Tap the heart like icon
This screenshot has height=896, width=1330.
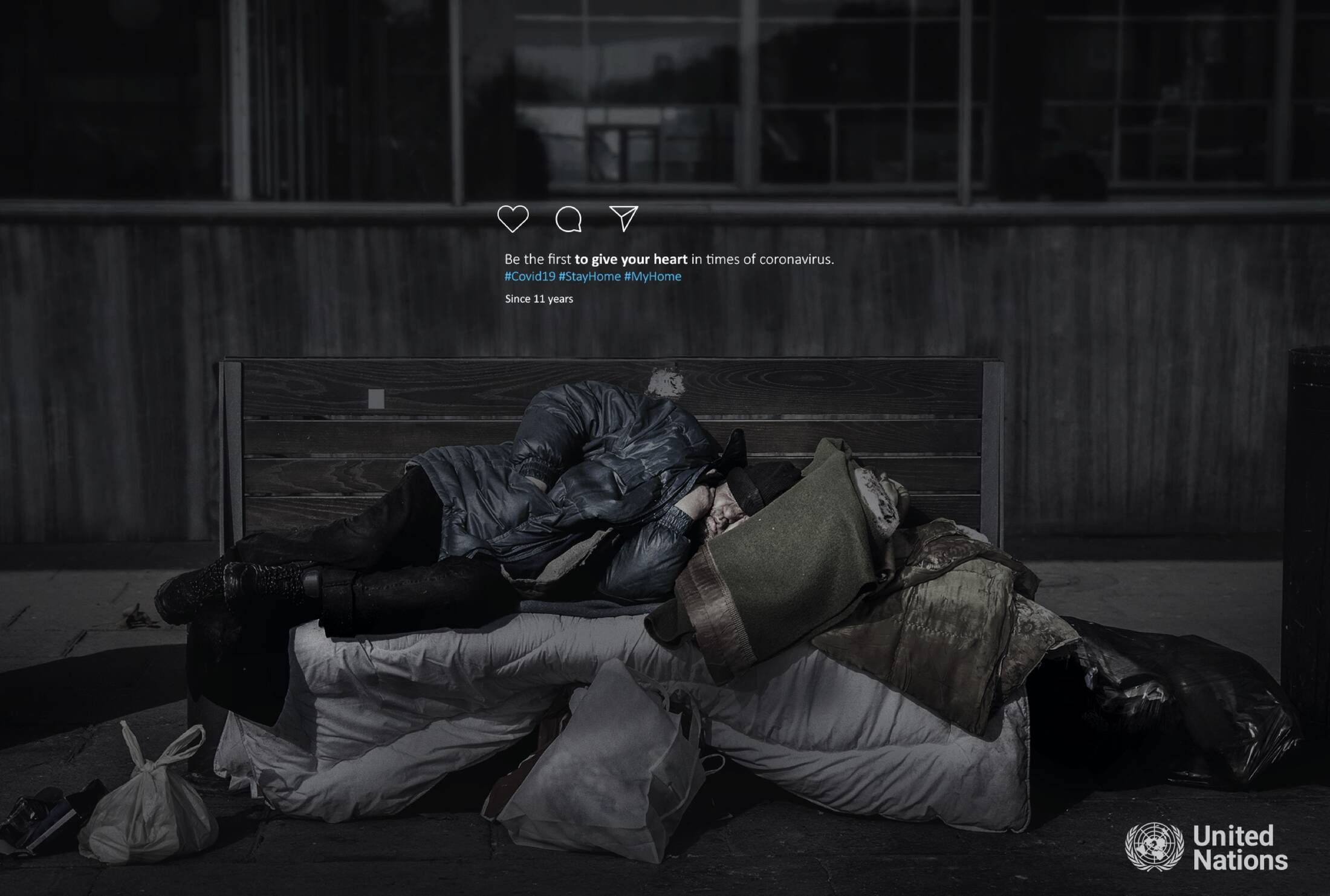pyautogui.click(x=513, y=218)
